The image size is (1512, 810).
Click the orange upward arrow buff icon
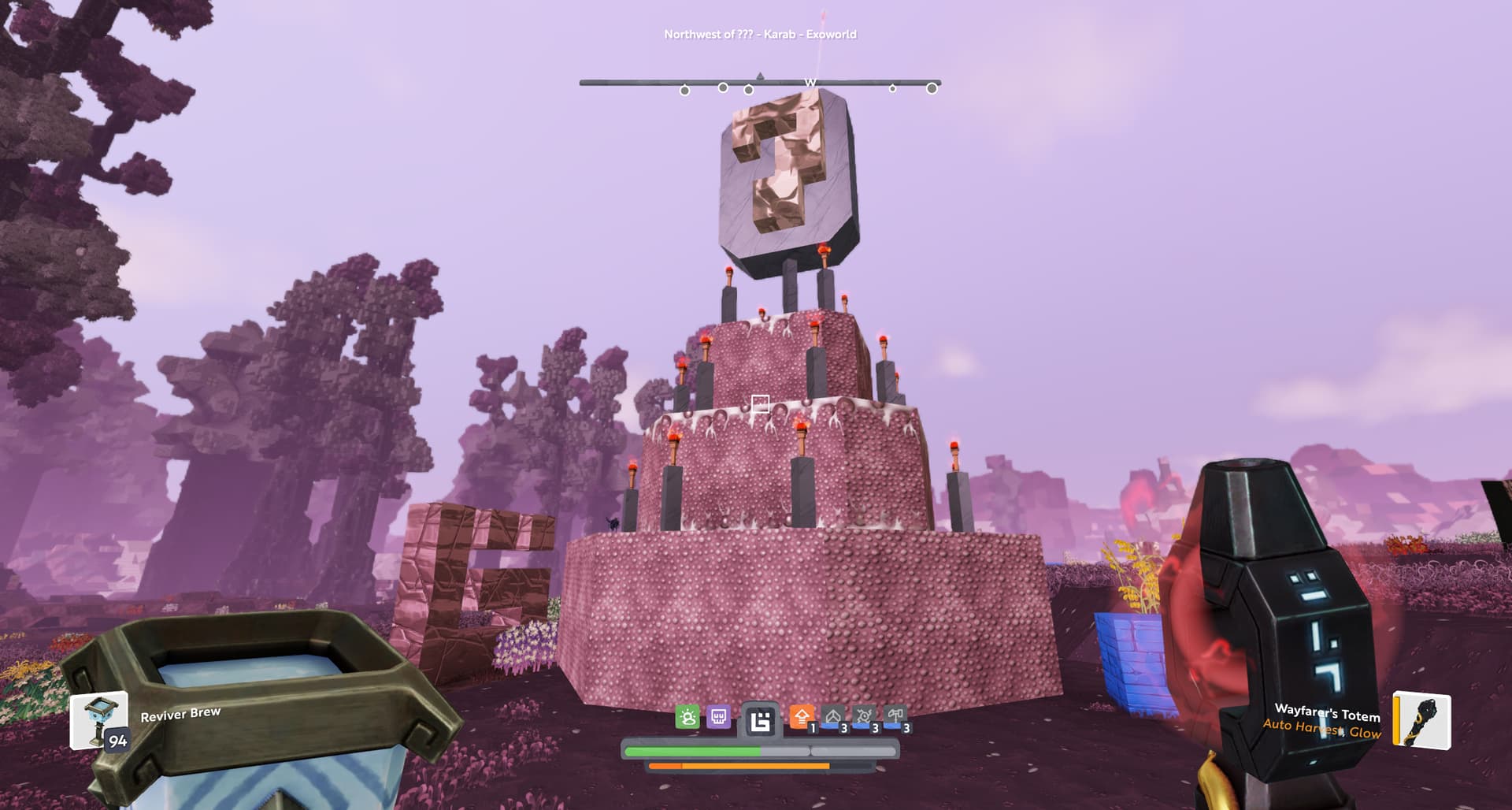coord(802,717)
